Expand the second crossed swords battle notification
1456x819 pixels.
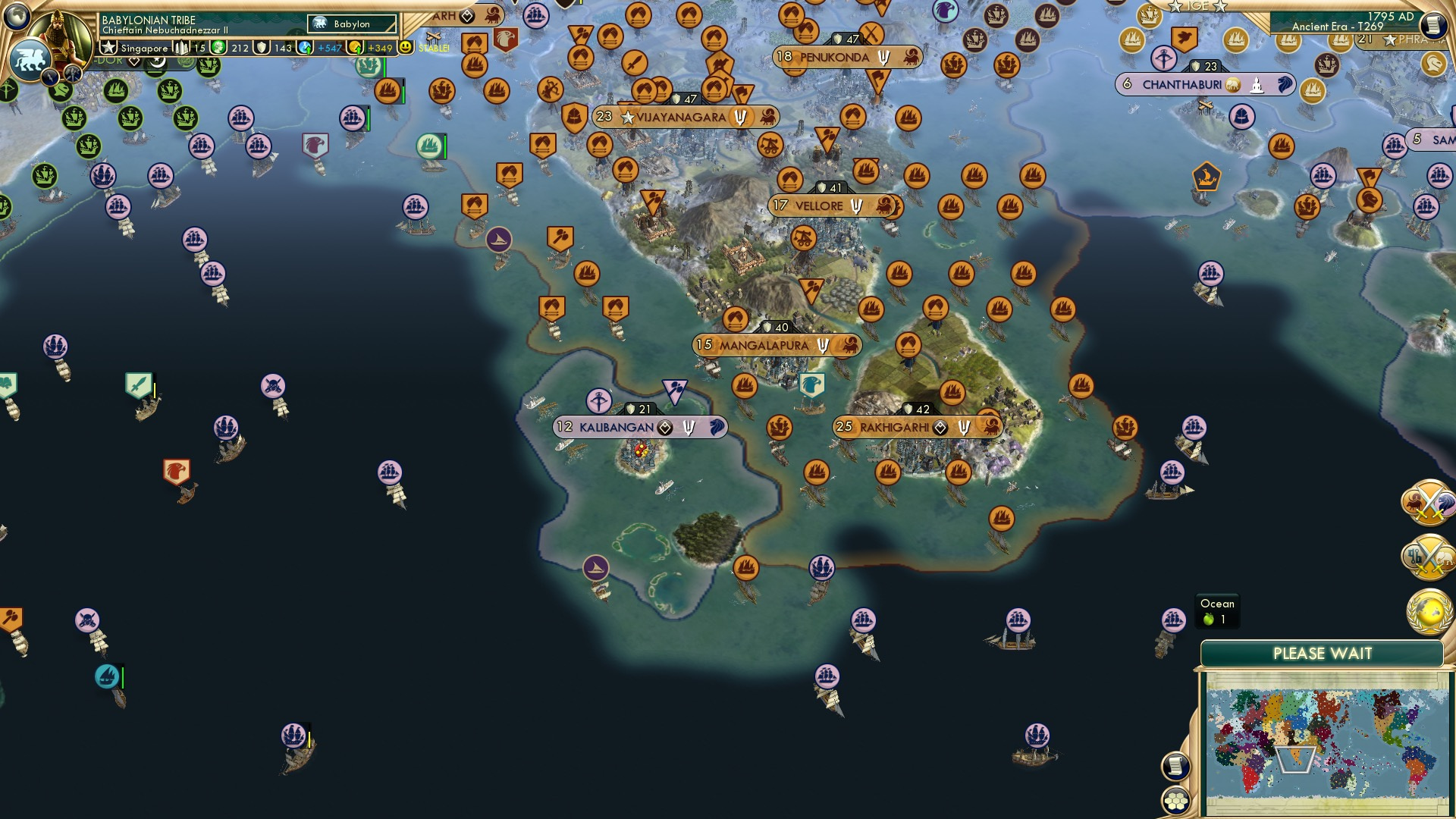(x=1427, y=554)
